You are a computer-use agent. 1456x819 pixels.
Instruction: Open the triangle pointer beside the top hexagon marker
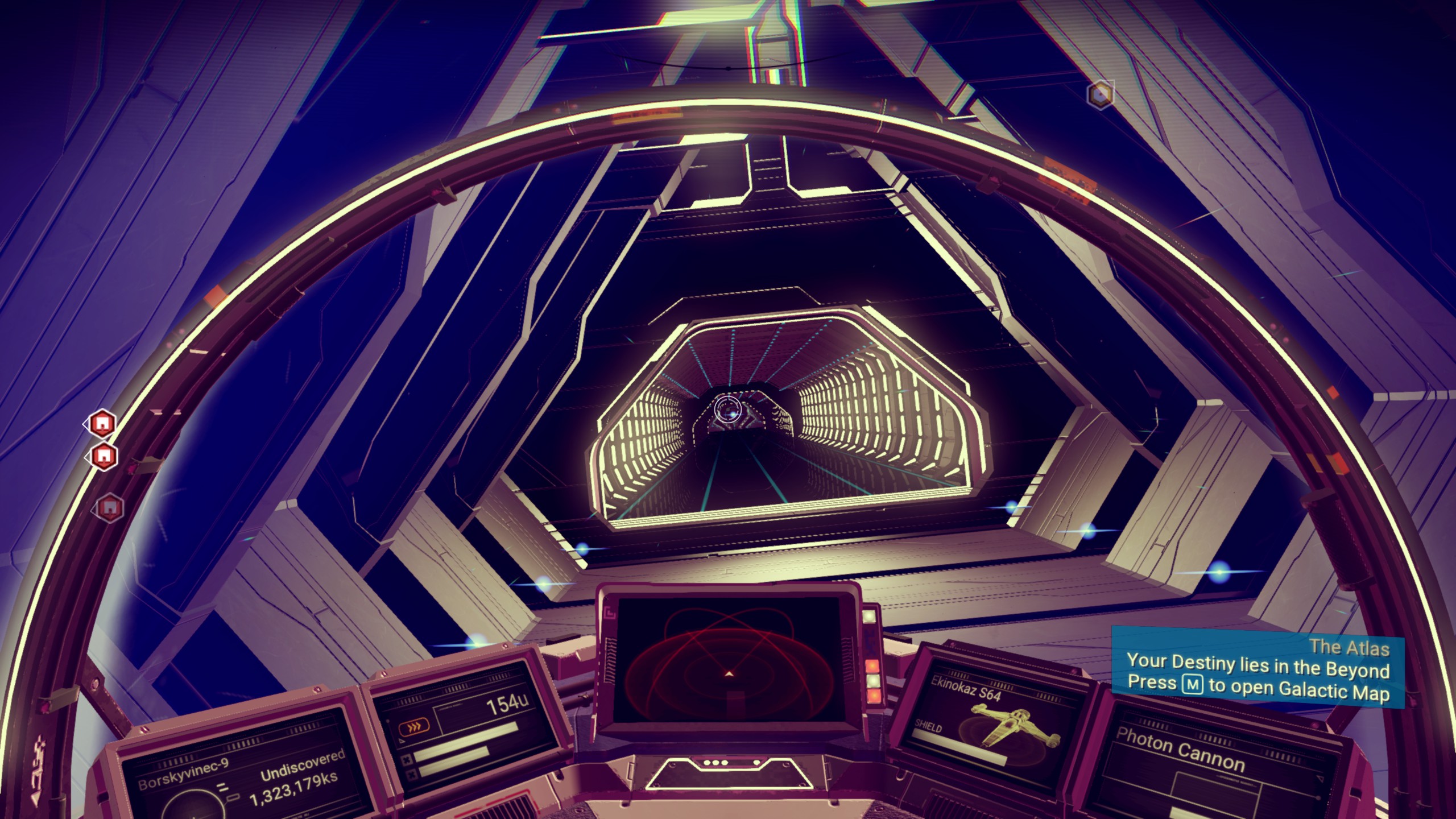pos(86,425)
